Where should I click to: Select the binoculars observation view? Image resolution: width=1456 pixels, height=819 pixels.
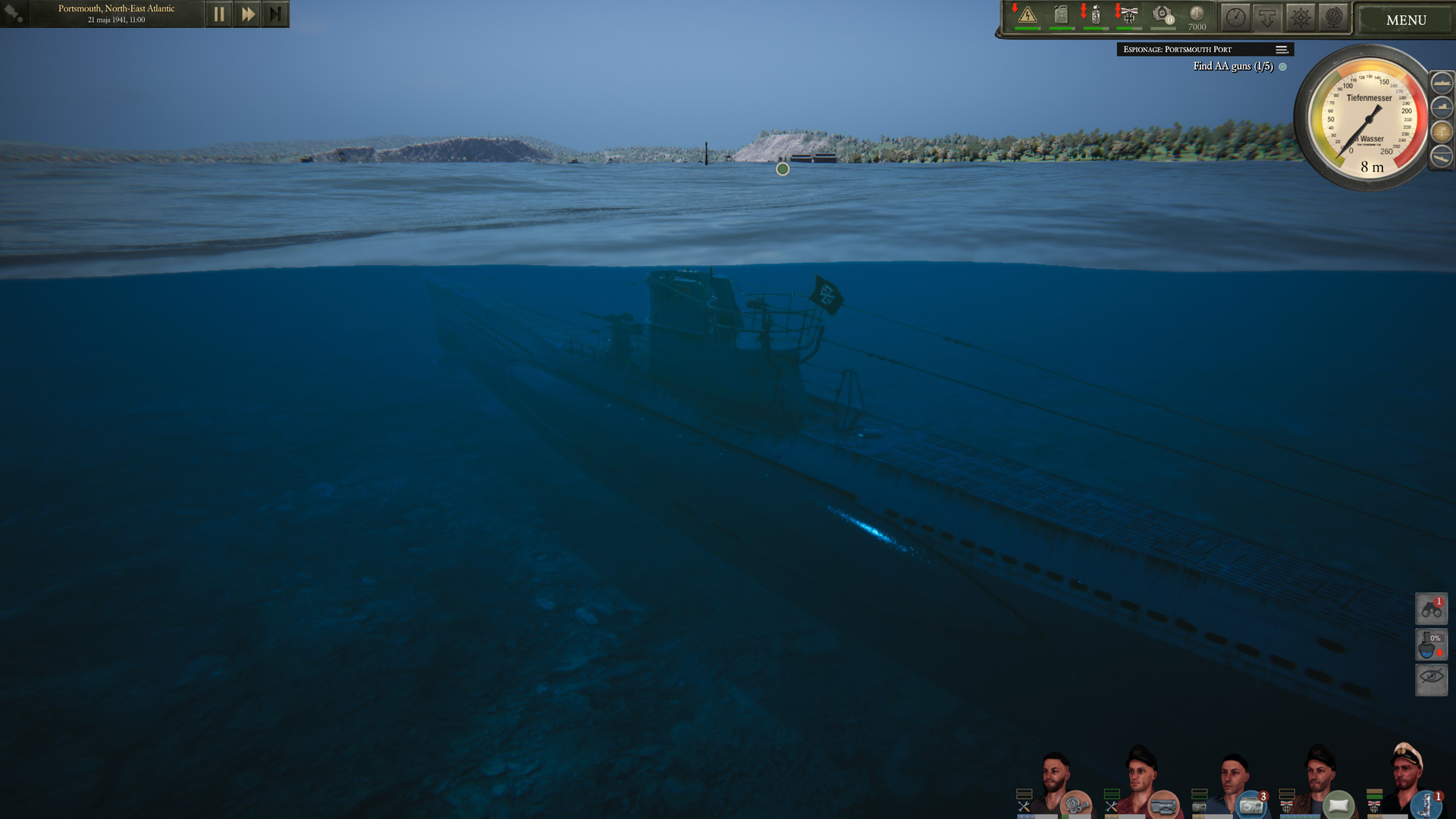point(1431,608)
